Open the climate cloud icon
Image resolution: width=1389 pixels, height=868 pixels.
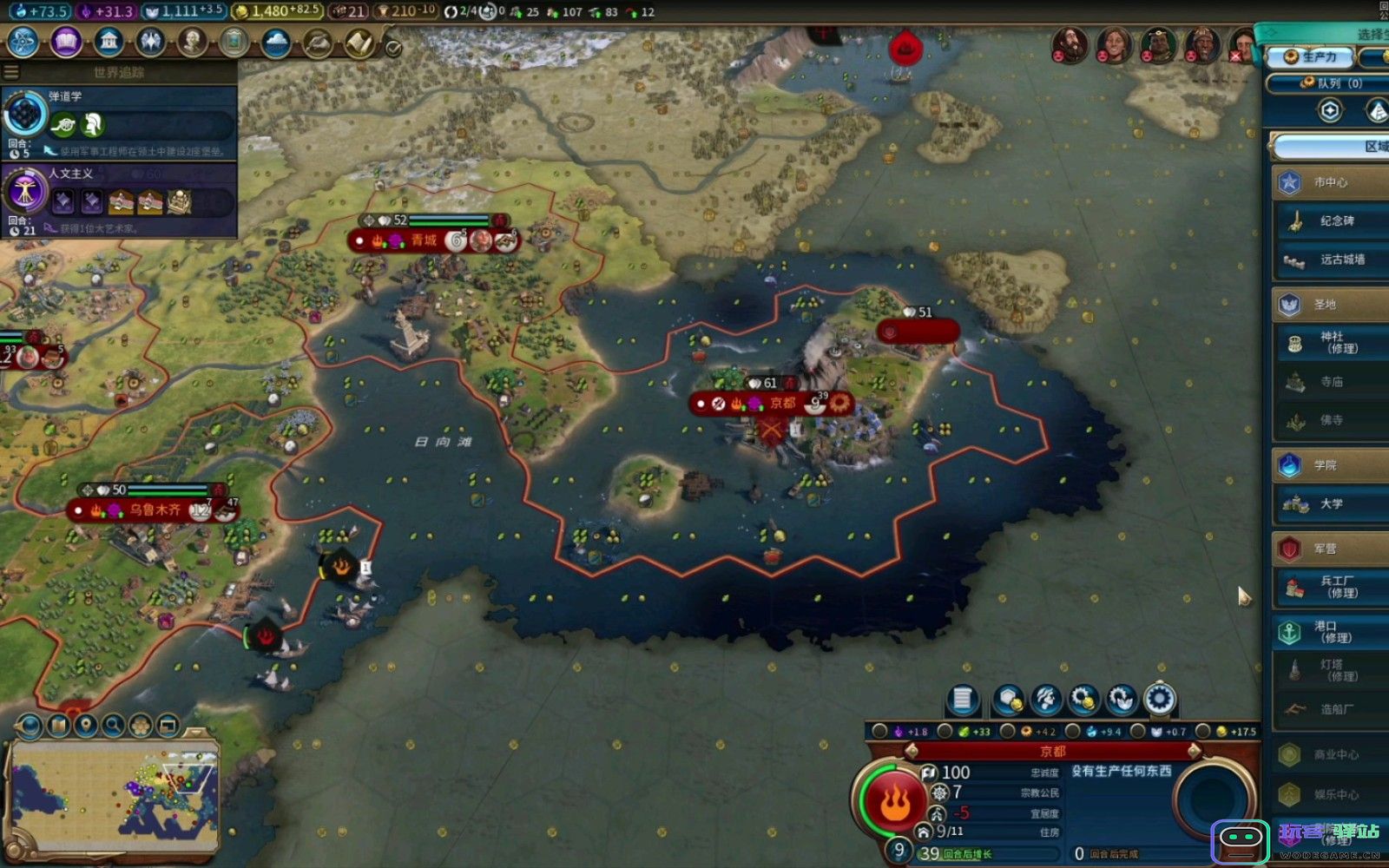click(x=276, y=42)
